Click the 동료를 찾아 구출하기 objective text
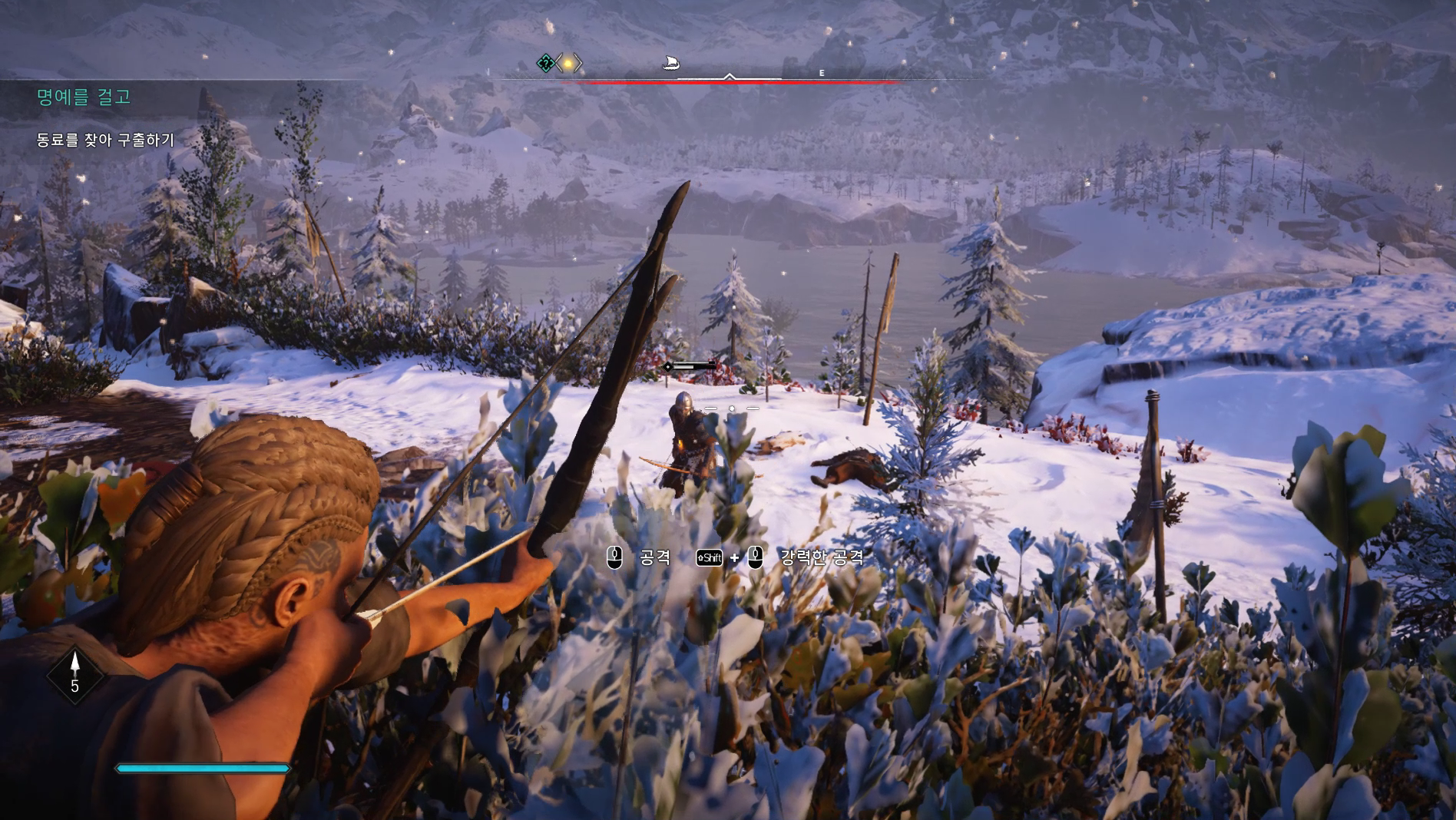Image resolution: width=1456 pixels, height=820 pixels. point(106,140)
